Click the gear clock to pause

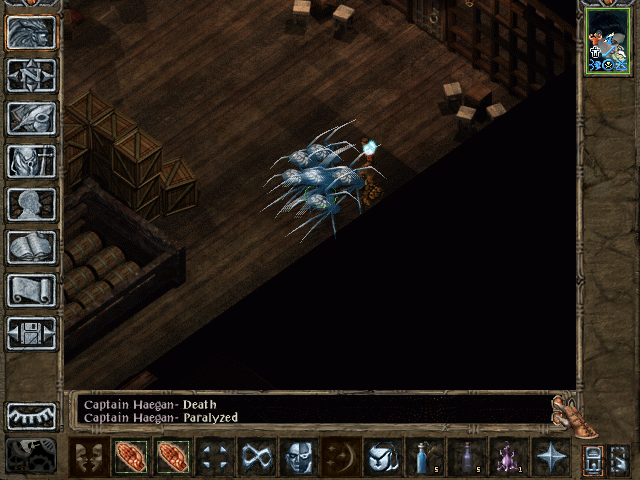point(31,455)
